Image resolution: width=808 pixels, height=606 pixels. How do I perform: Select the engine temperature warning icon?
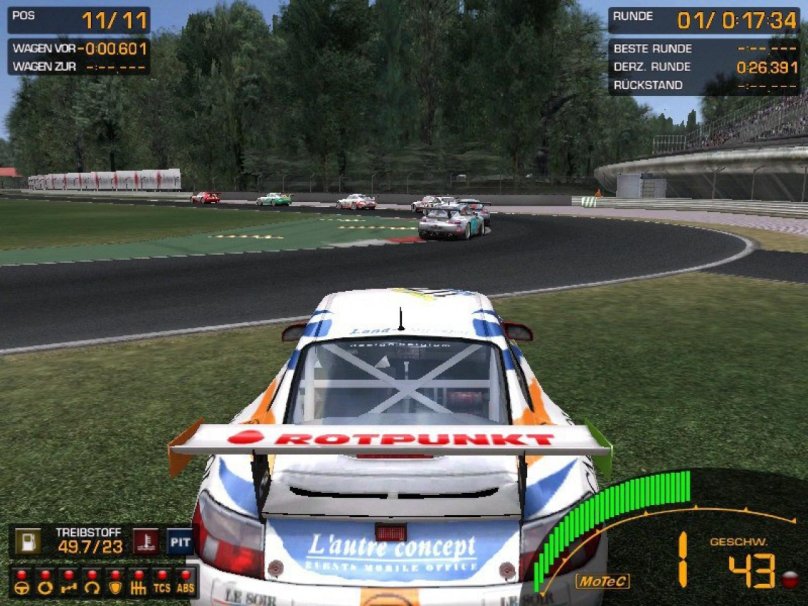point(146,541)
